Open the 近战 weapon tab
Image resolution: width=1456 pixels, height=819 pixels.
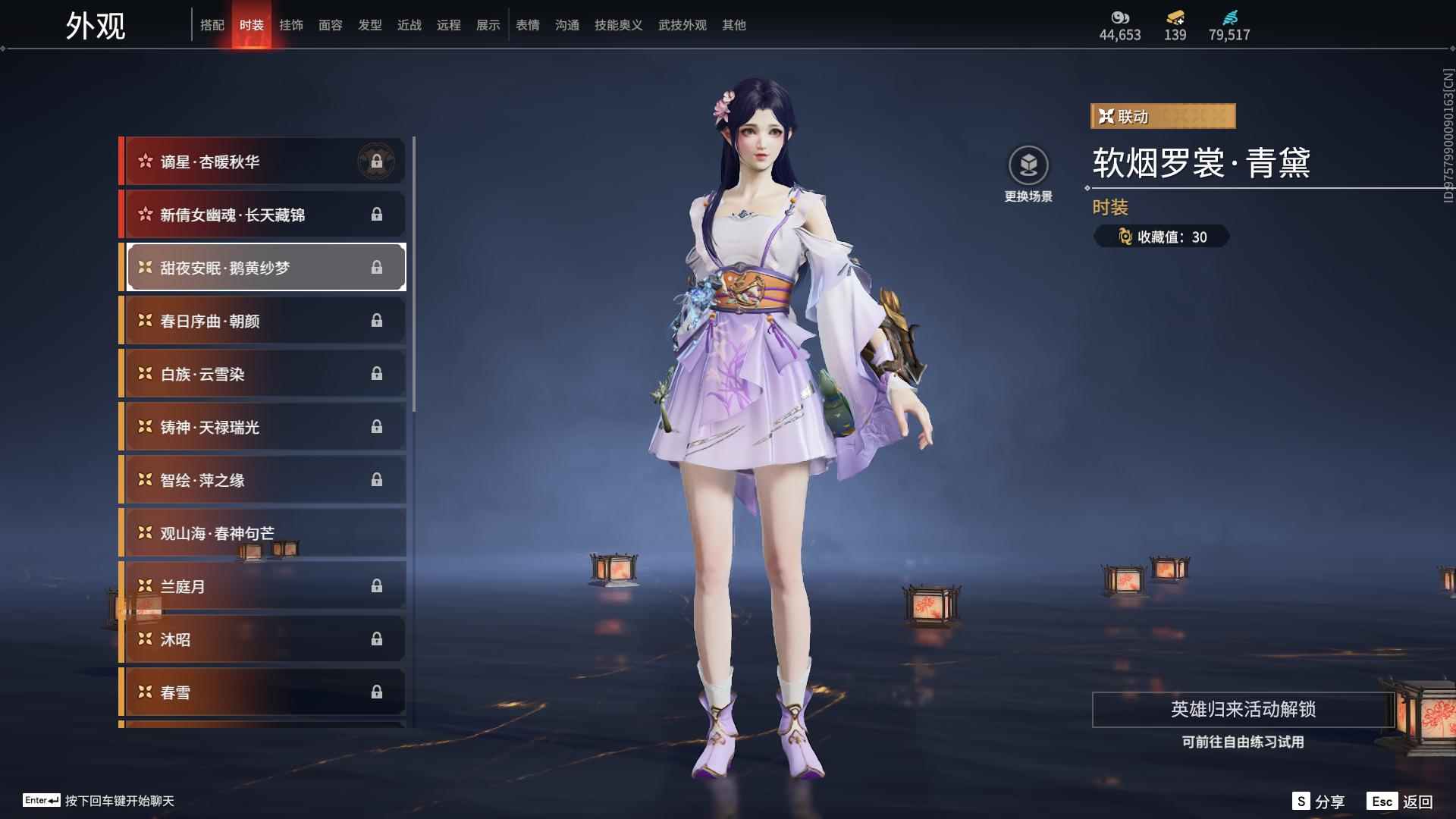[x=409, y=25]
